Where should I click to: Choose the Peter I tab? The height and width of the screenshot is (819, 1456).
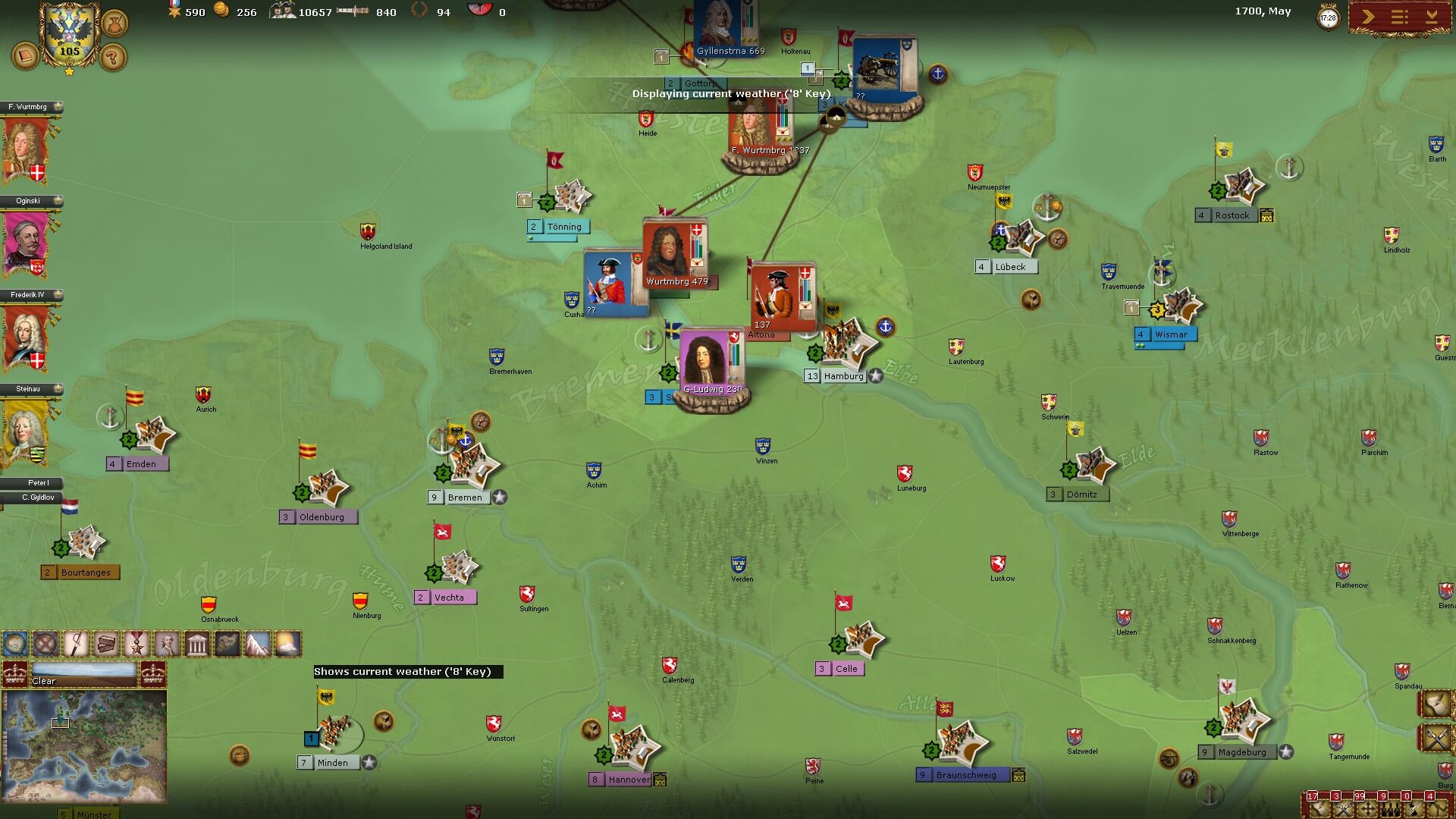32,483
